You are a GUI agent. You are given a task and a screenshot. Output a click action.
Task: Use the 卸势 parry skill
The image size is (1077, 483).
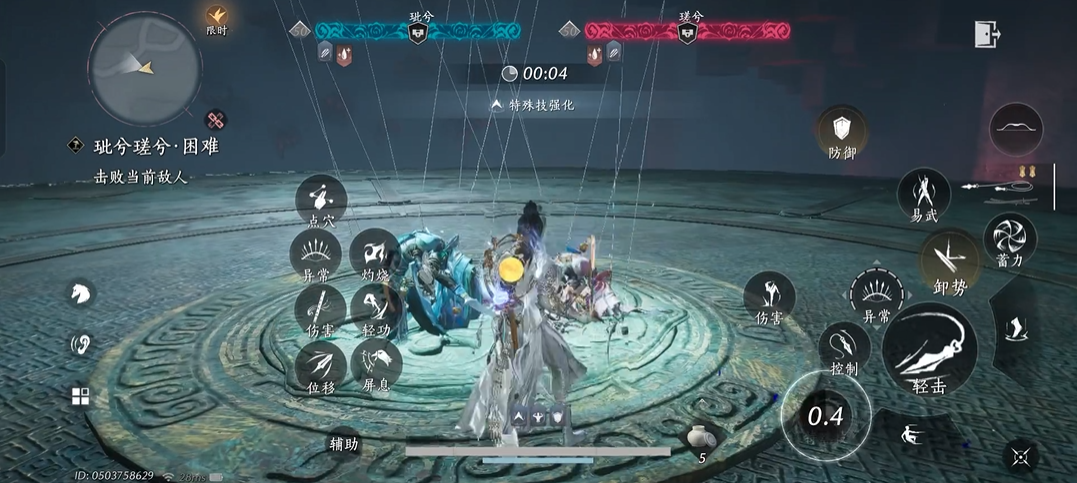(949, 260)
